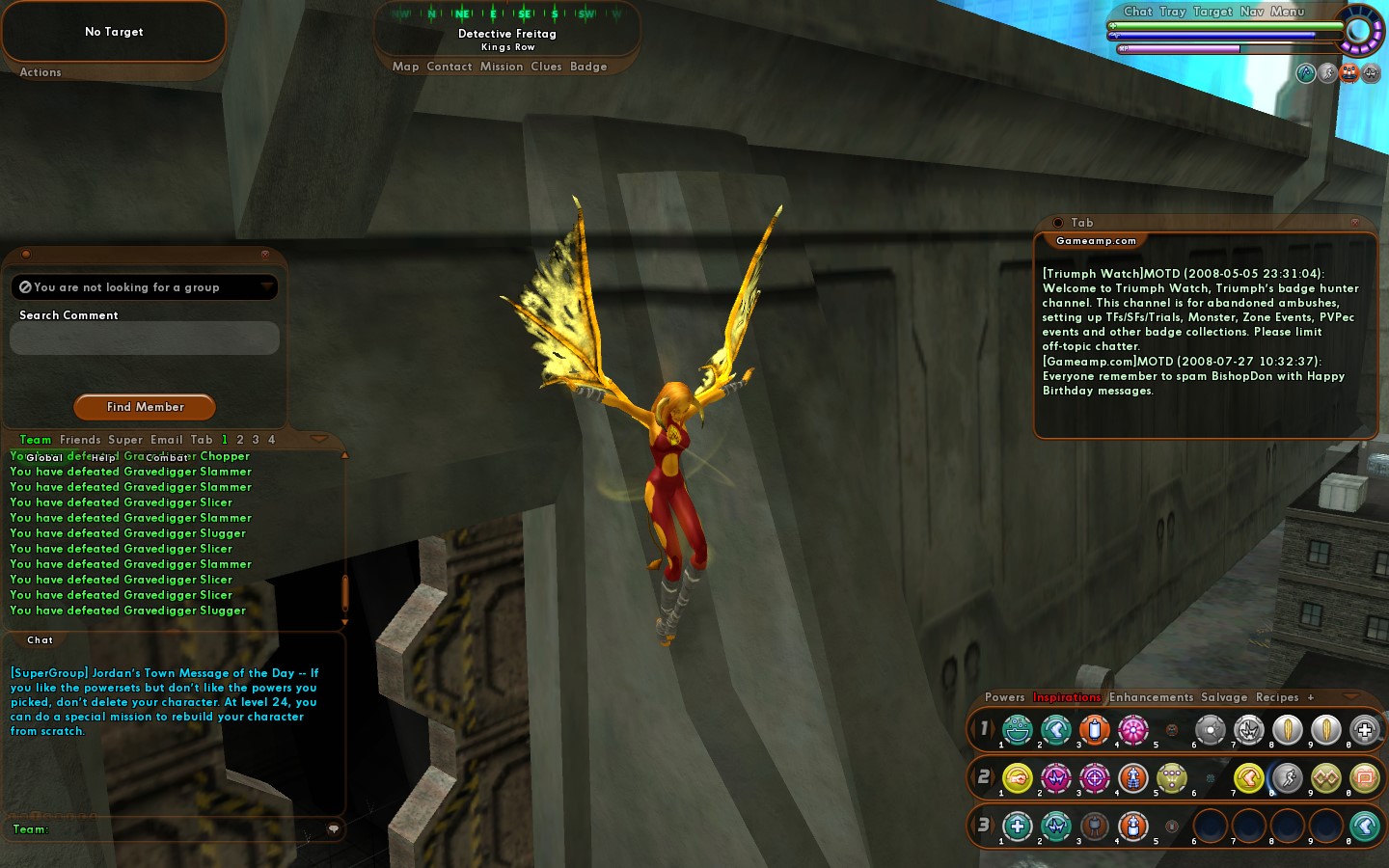
Task: Open the Map from the nav bar
Action: (x=405, y=67)
